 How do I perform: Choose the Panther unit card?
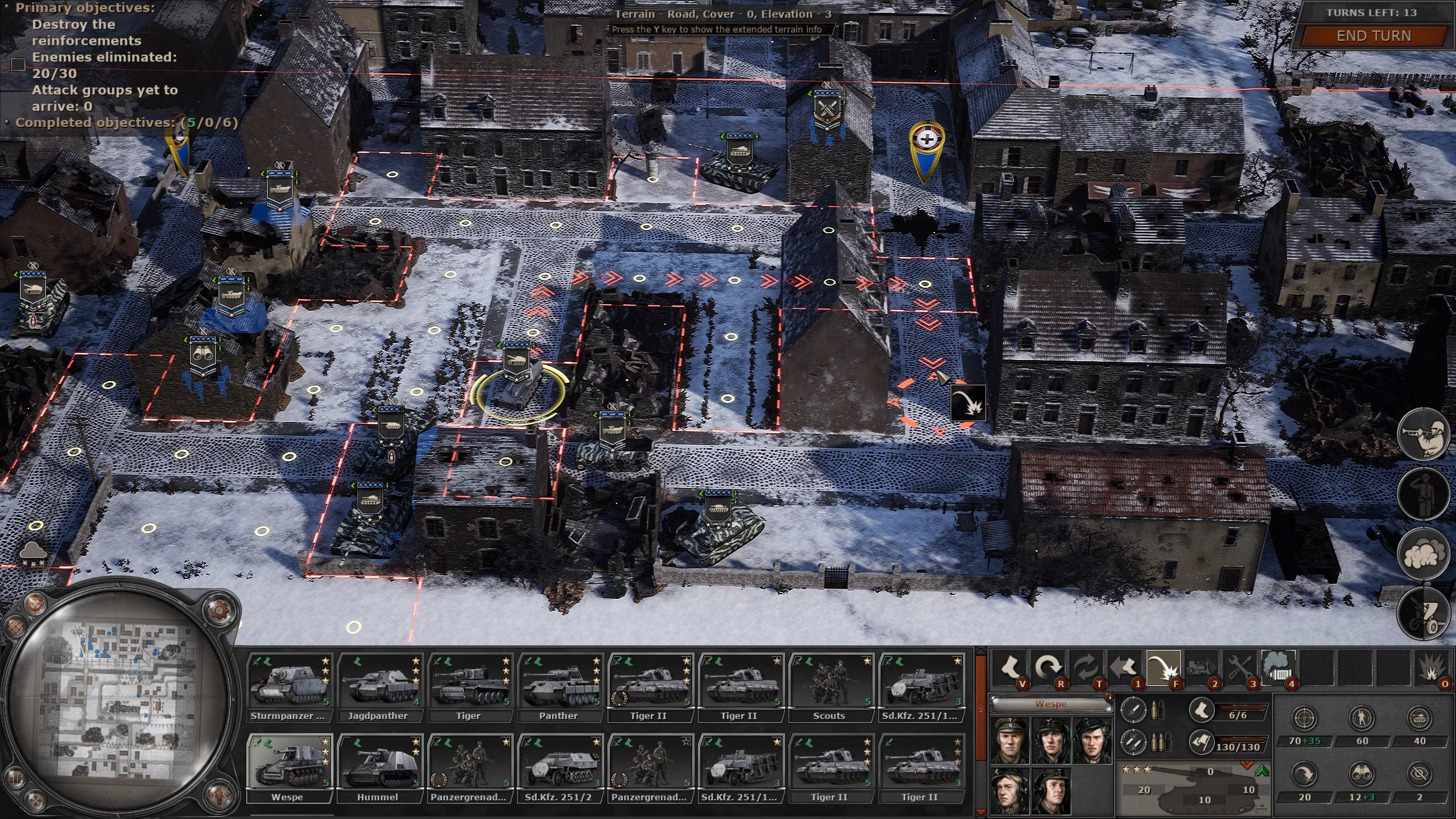pyautogui.click(x=560, y=688)
